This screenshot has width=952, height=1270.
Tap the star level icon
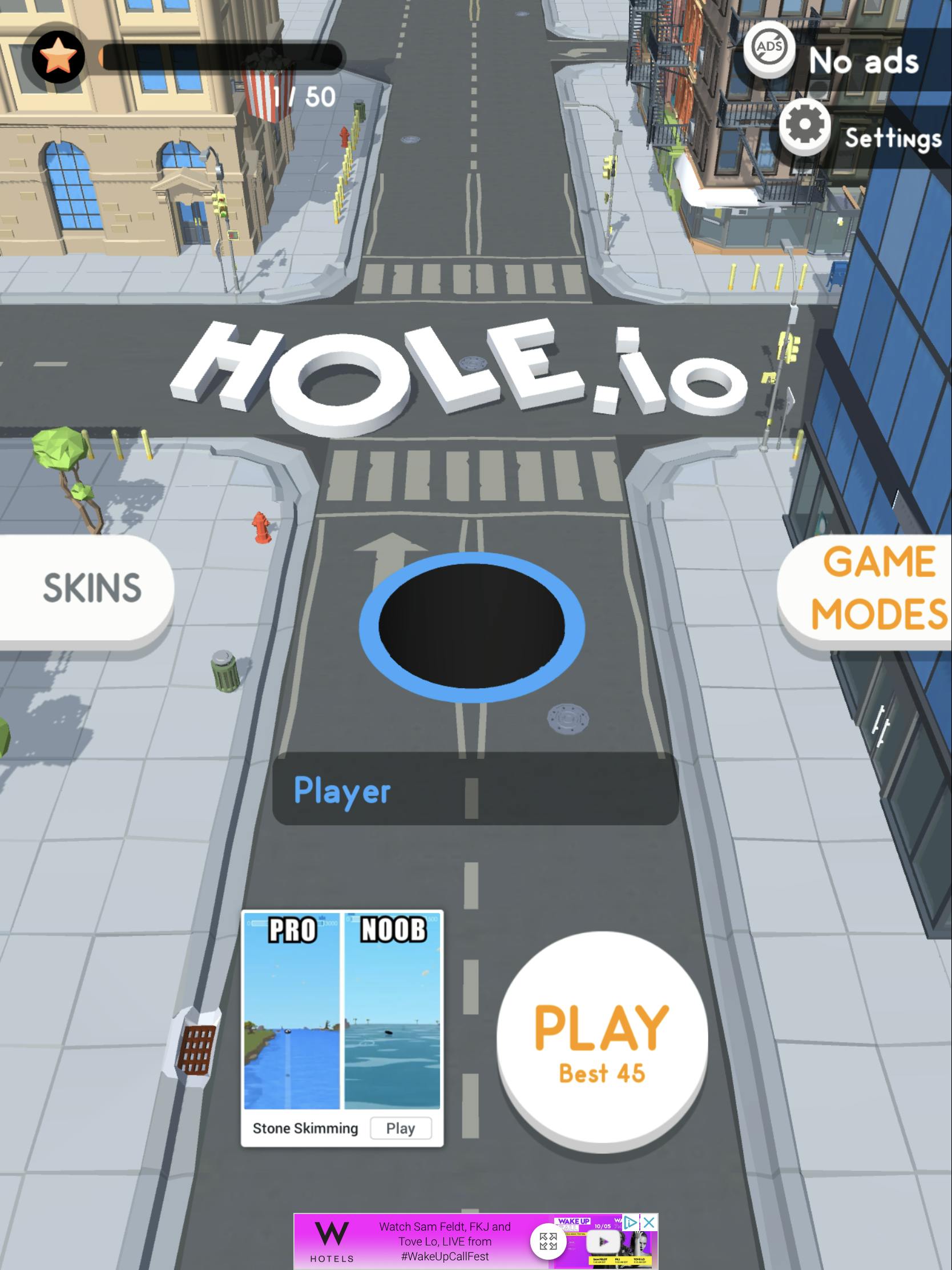click(x=58, y=58)
